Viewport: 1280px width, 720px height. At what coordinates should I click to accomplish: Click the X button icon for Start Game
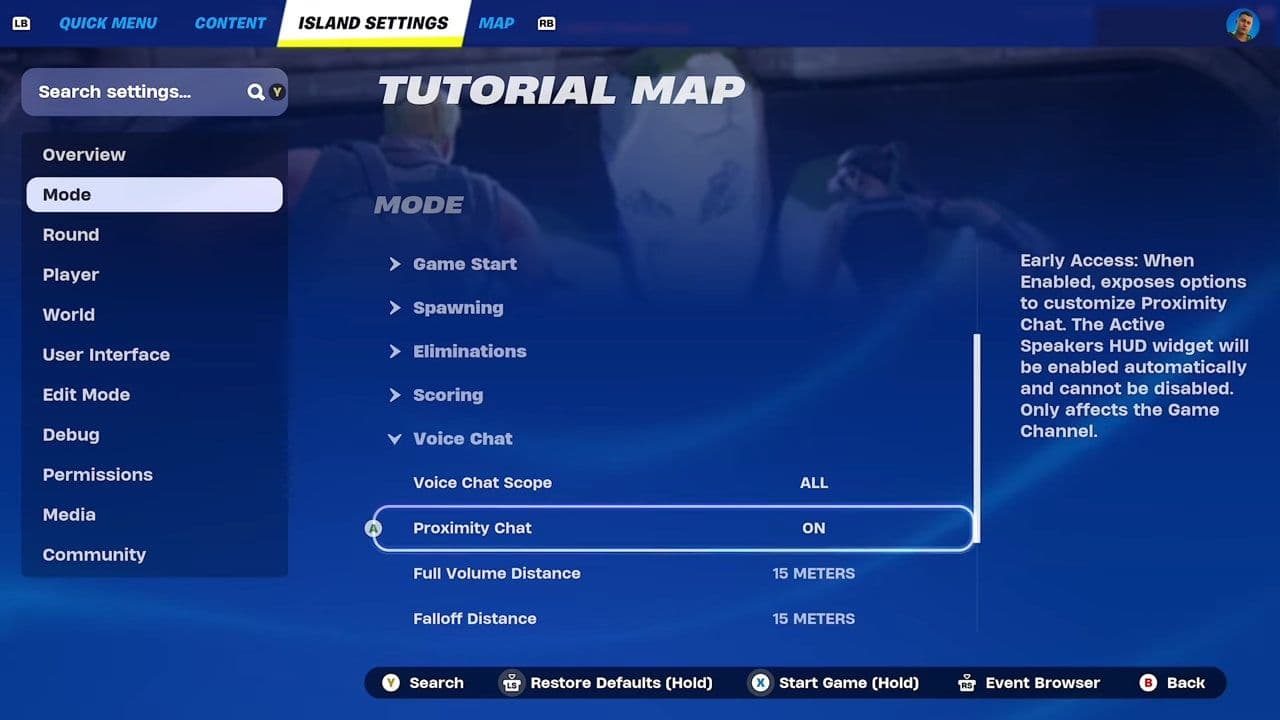coord(761,683)
